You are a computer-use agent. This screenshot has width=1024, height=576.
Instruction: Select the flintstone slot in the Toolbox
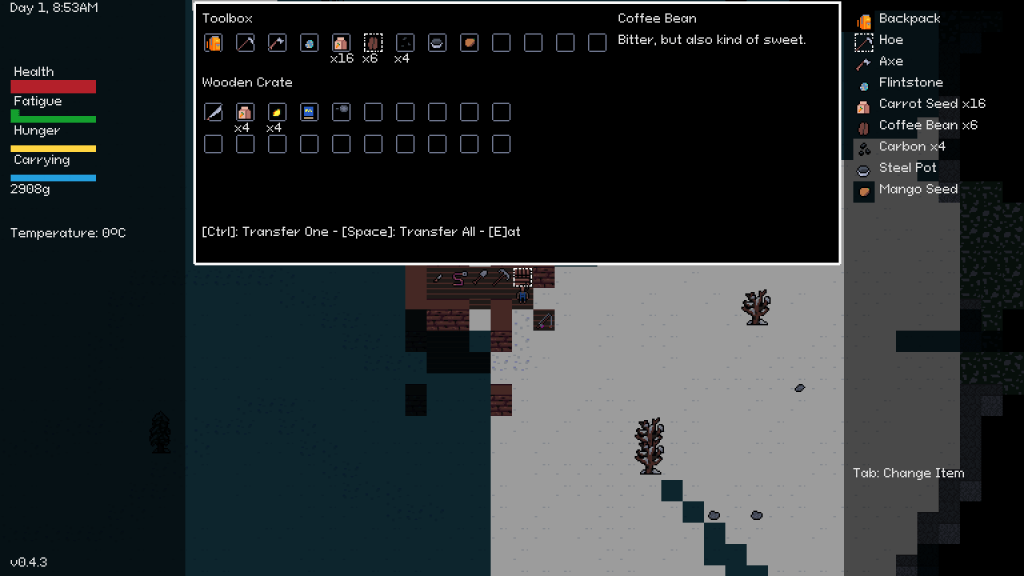pyautogui.click(x=309, y=43)
